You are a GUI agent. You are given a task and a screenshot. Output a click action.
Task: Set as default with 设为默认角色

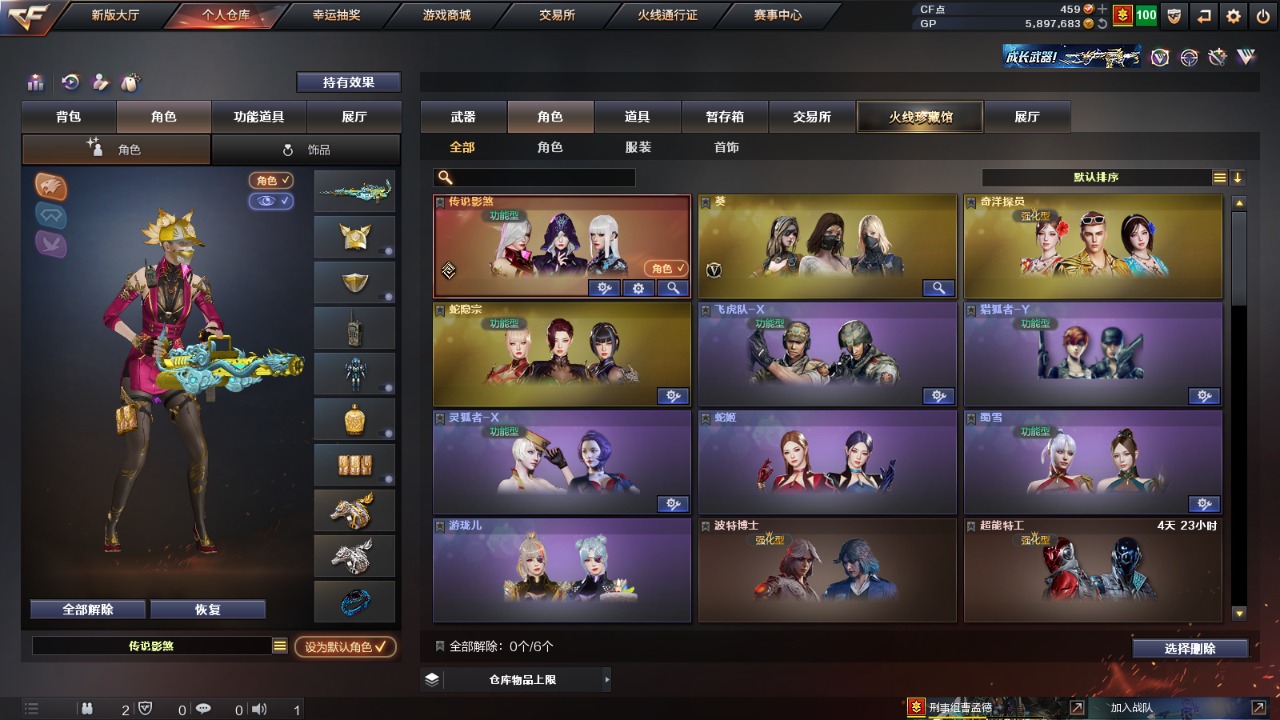(x=345, y=647)
